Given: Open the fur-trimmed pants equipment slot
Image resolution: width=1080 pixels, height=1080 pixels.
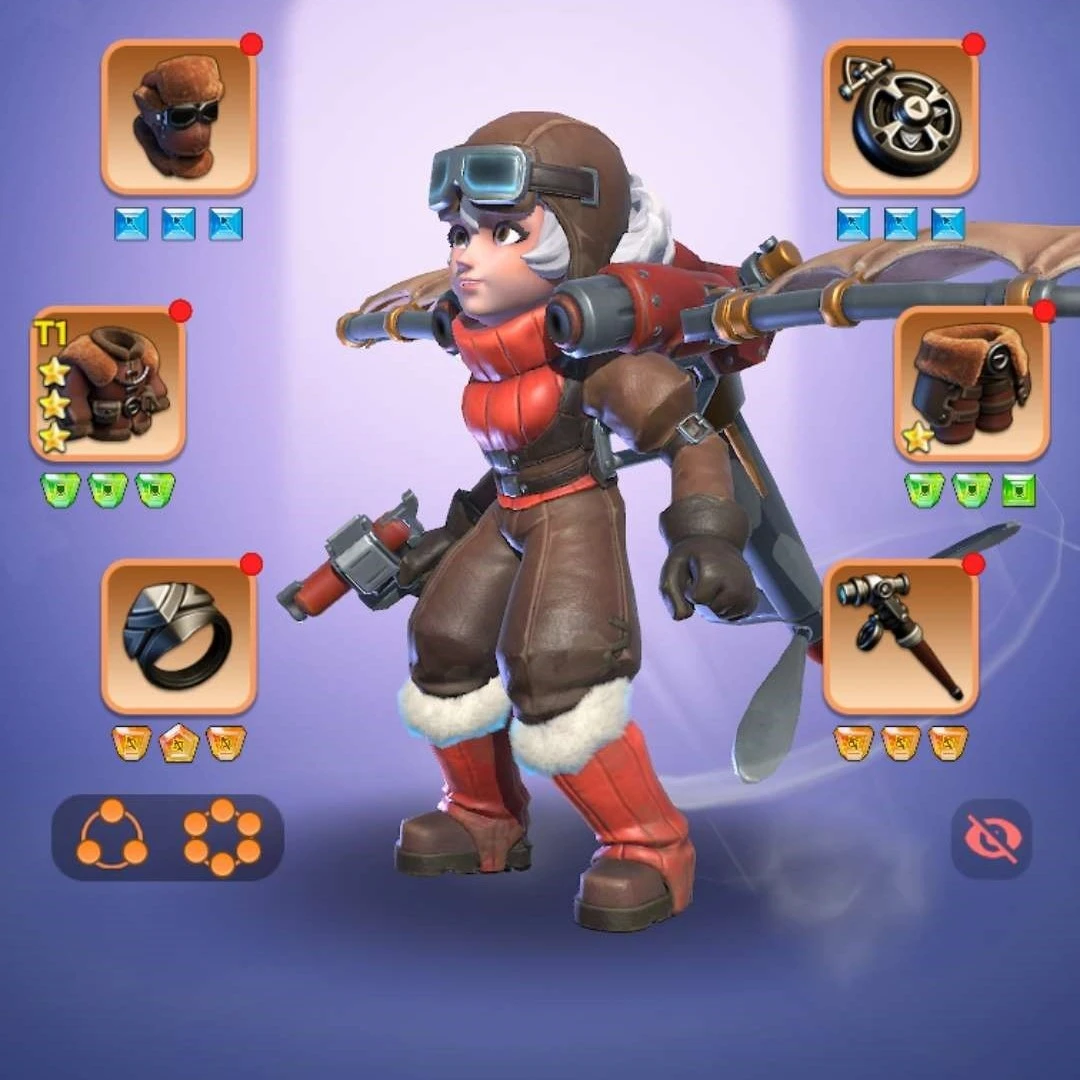Looking at the screenshot, I should click(971, 384).
